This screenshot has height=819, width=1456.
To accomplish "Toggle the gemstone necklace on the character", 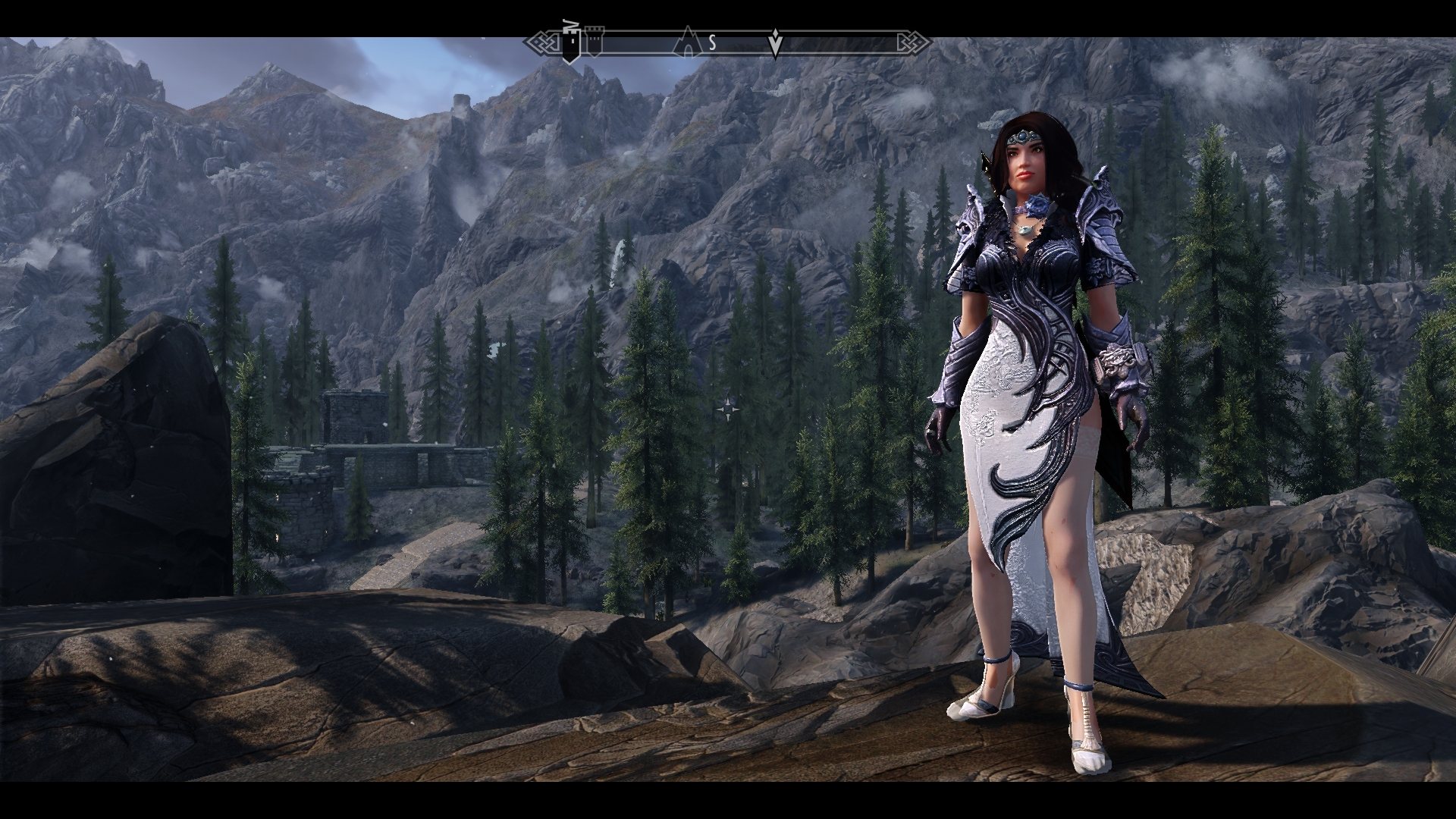I will 1025,229.
